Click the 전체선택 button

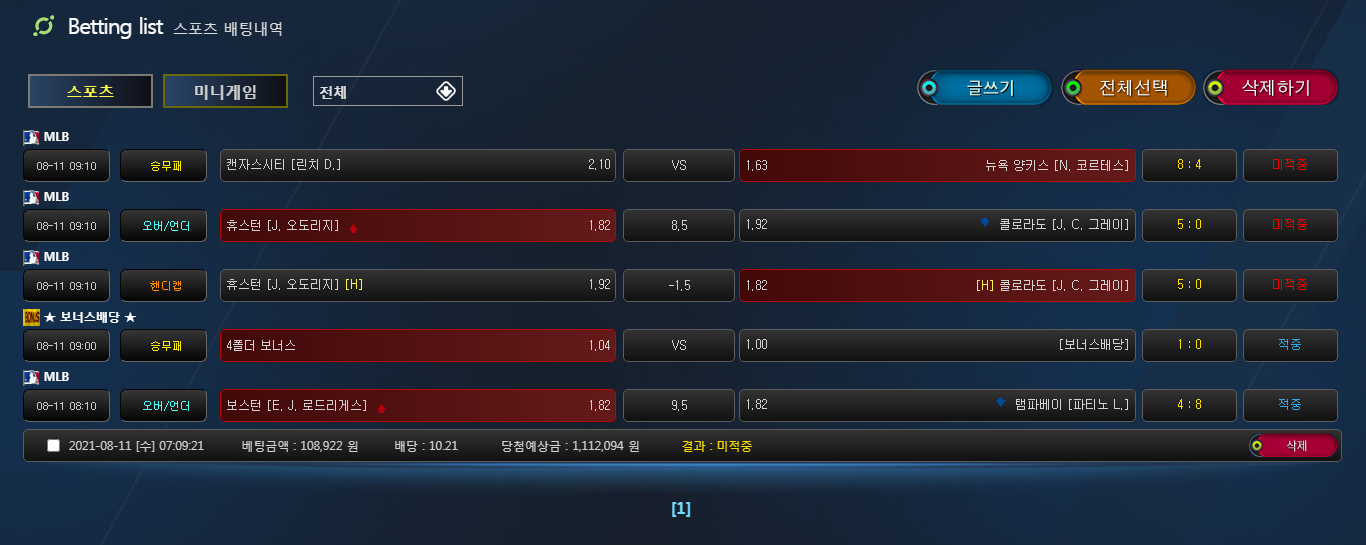click(1129, 88)
